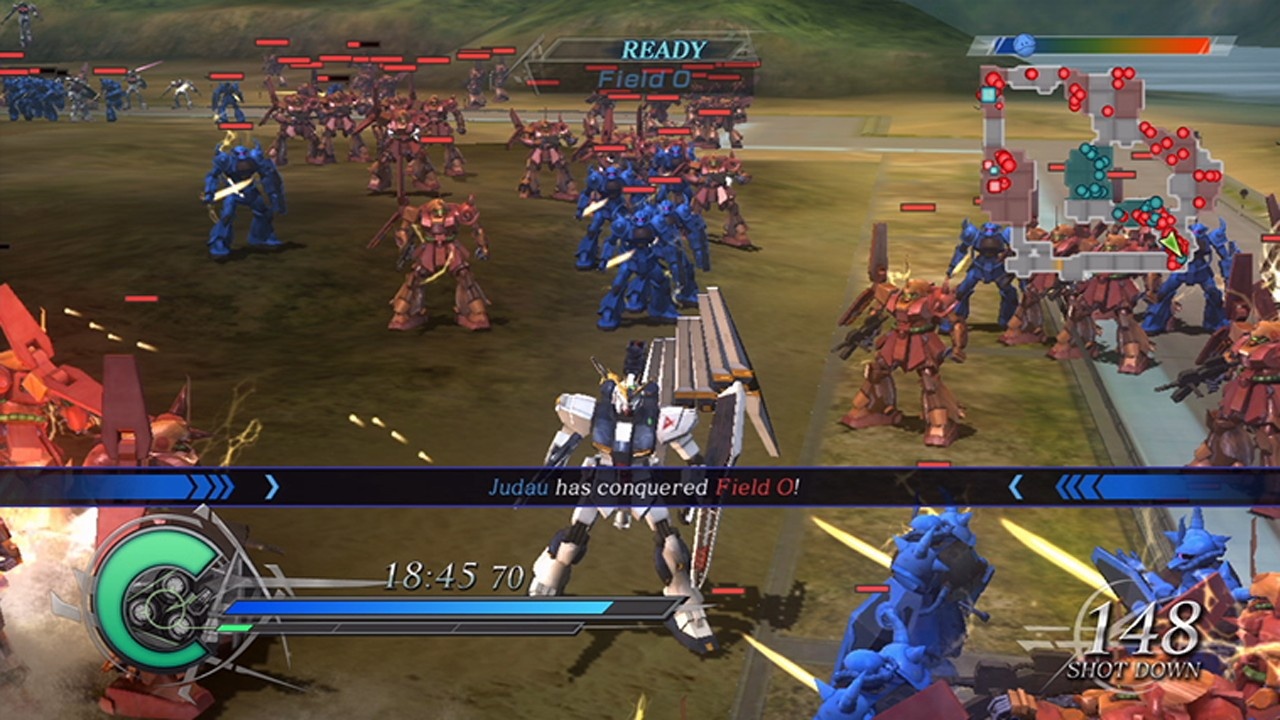This screenshot has height=720, width=1280.
Task: Click the 18:45 mission timer
Action: click(x=433, y=575)
